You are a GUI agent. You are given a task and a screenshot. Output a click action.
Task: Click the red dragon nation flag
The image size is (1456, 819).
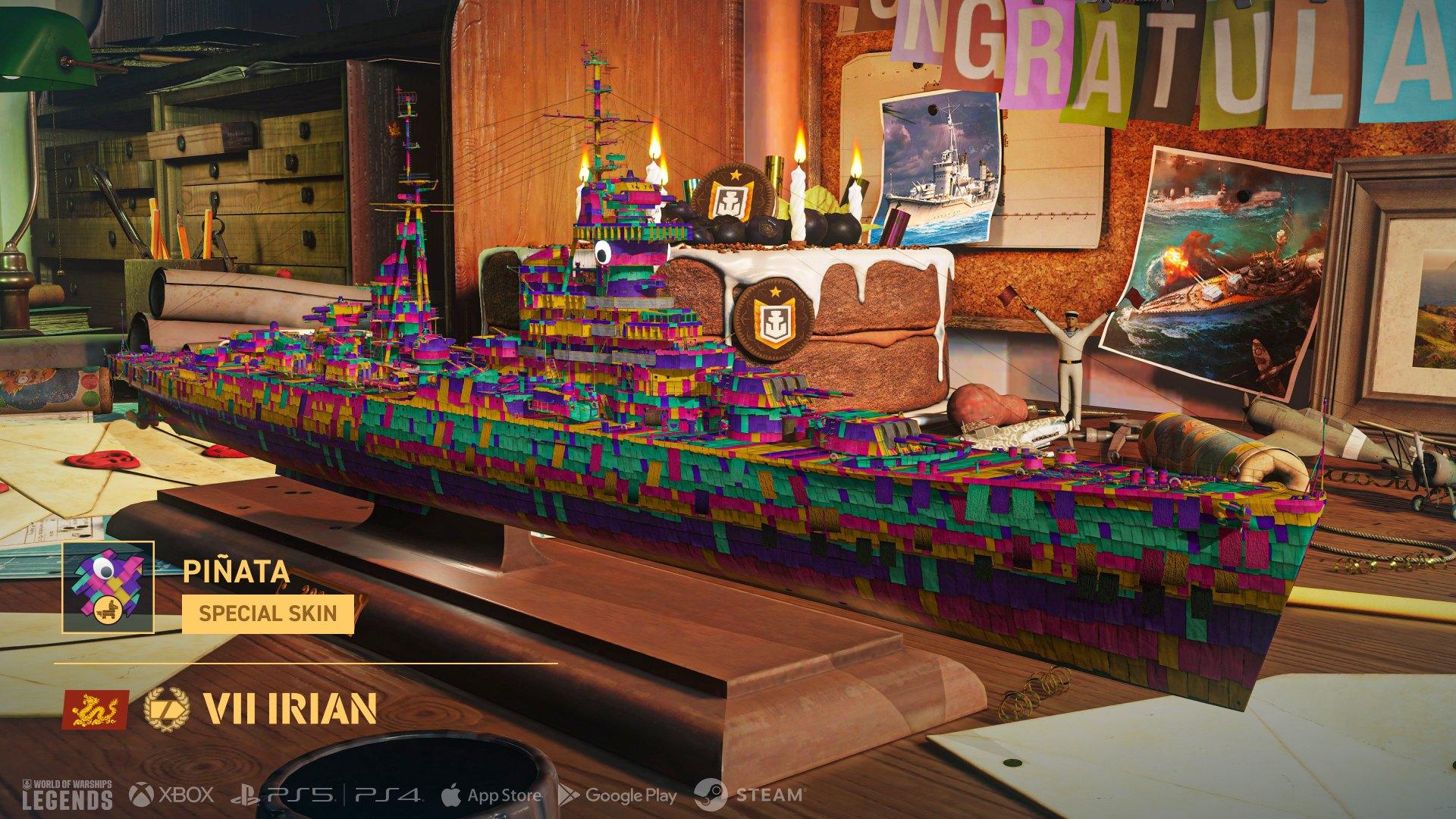[94, 708]
